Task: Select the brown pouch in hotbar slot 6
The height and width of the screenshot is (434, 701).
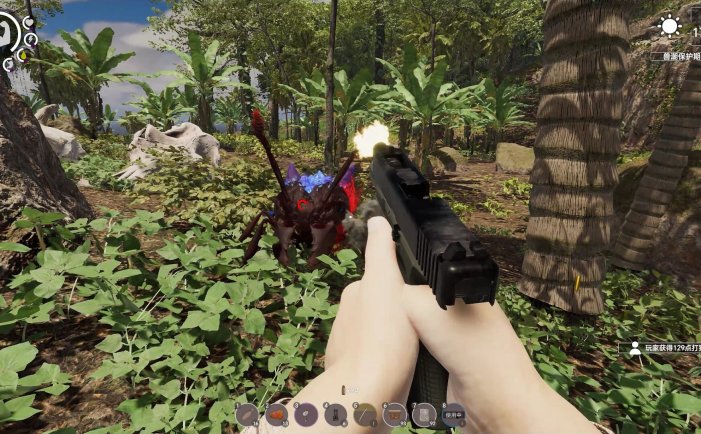Action: click(395, 414)
